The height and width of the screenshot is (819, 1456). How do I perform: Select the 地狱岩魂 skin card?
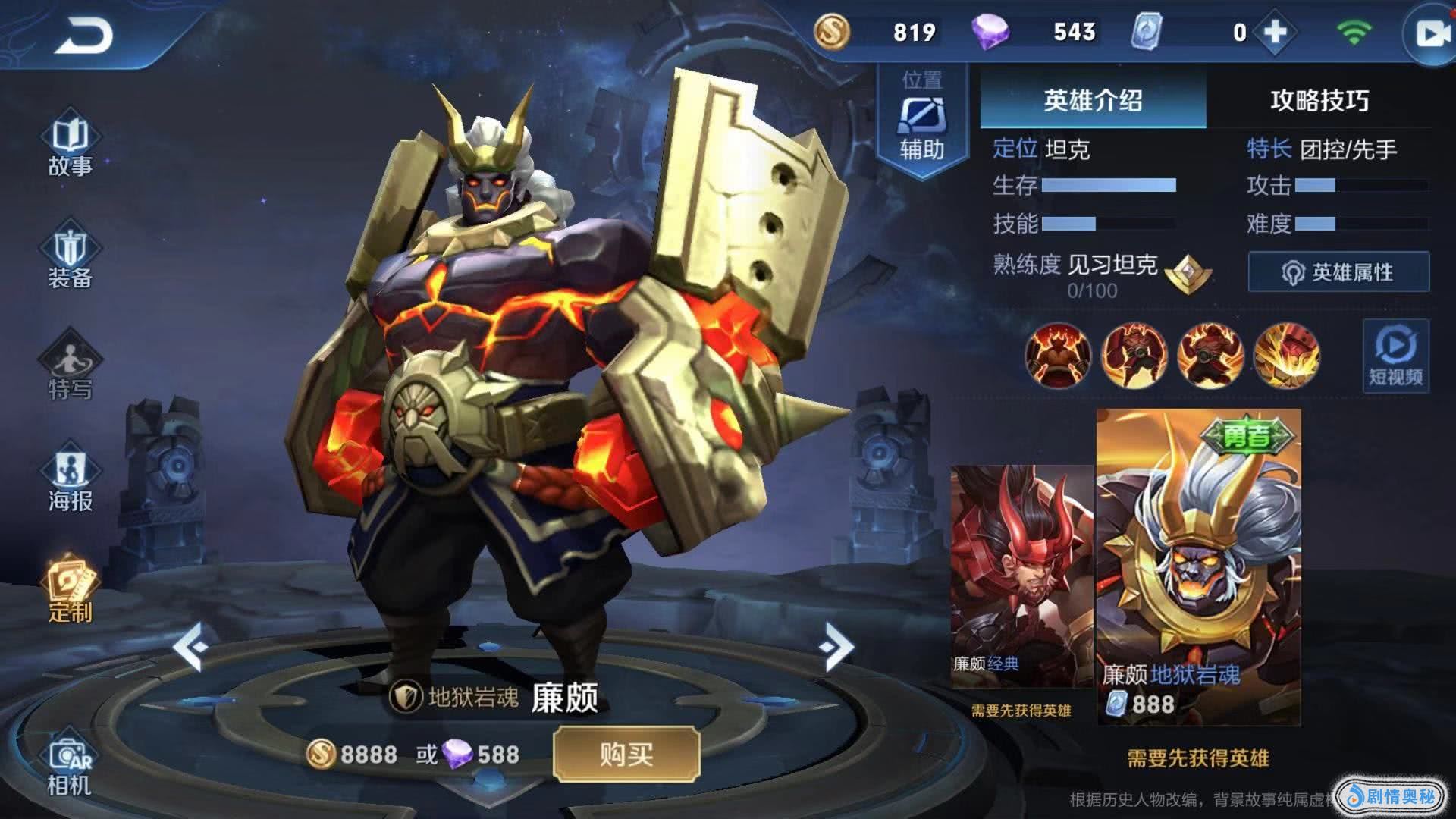(x=1198, y=565)
